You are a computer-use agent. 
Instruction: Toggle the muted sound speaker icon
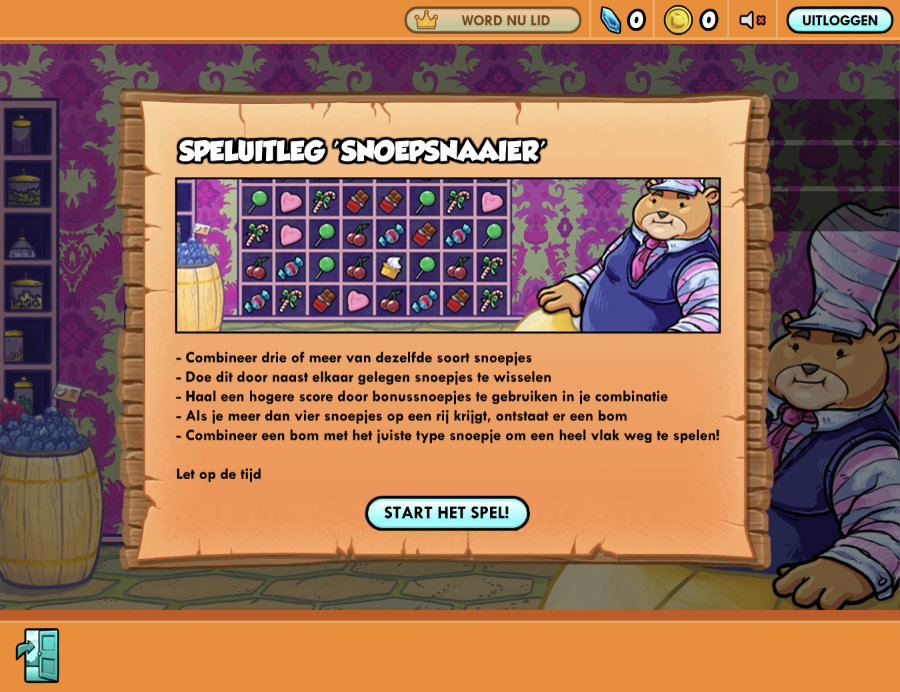[752, 20]
